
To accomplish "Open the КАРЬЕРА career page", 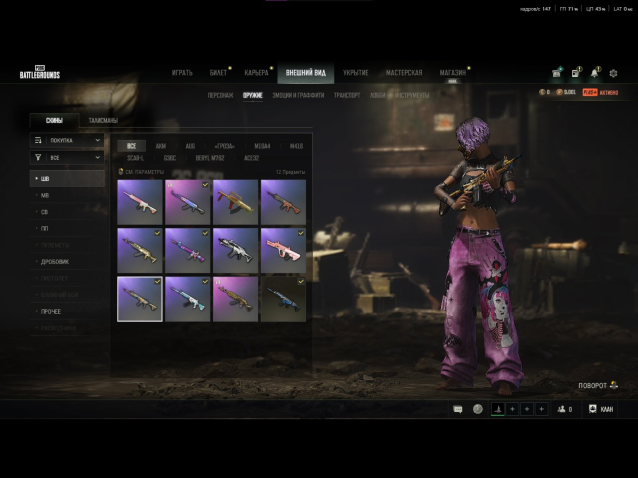I will 256,73.
